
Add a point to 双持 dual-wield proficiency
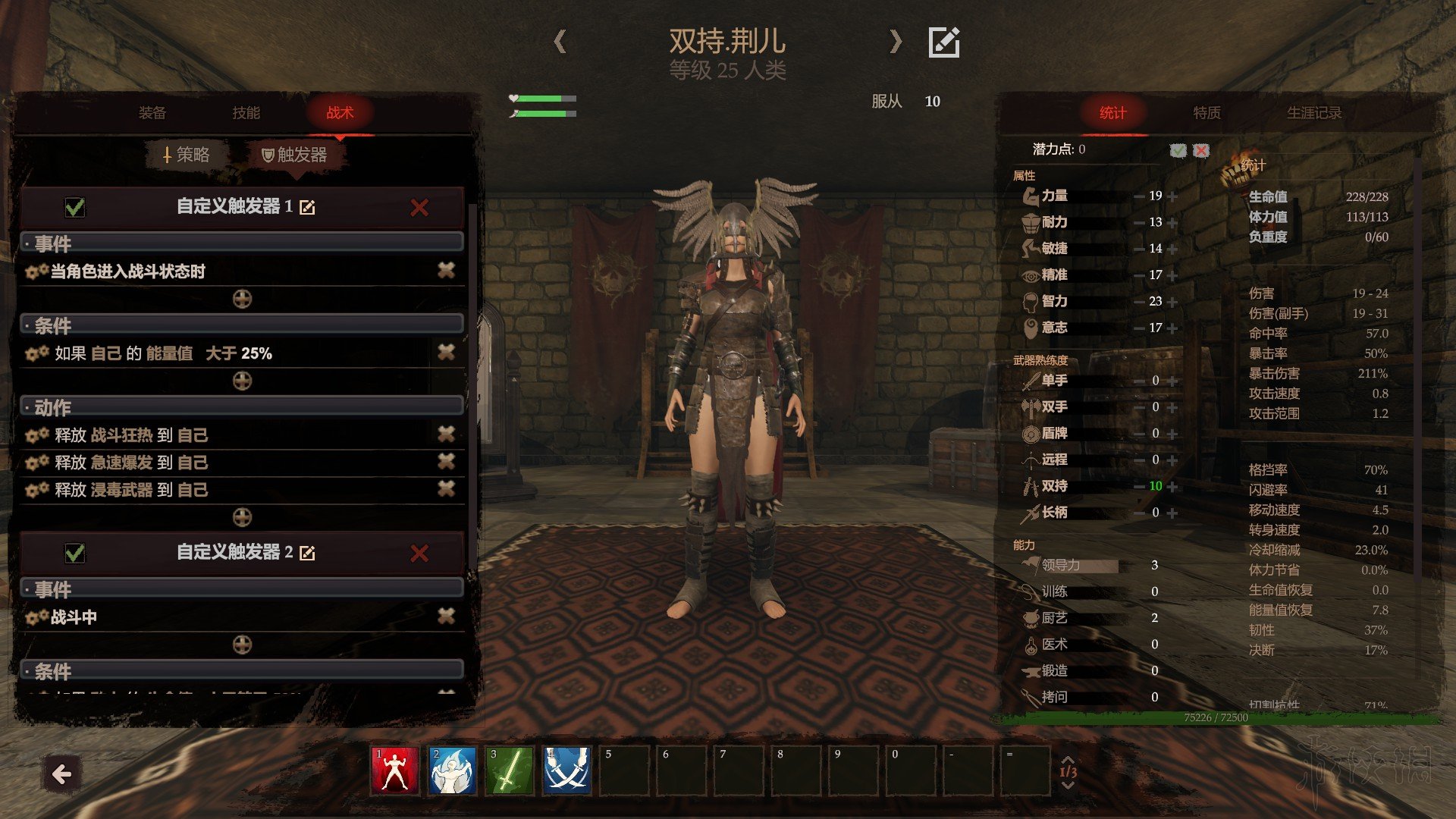(1173, 487)
